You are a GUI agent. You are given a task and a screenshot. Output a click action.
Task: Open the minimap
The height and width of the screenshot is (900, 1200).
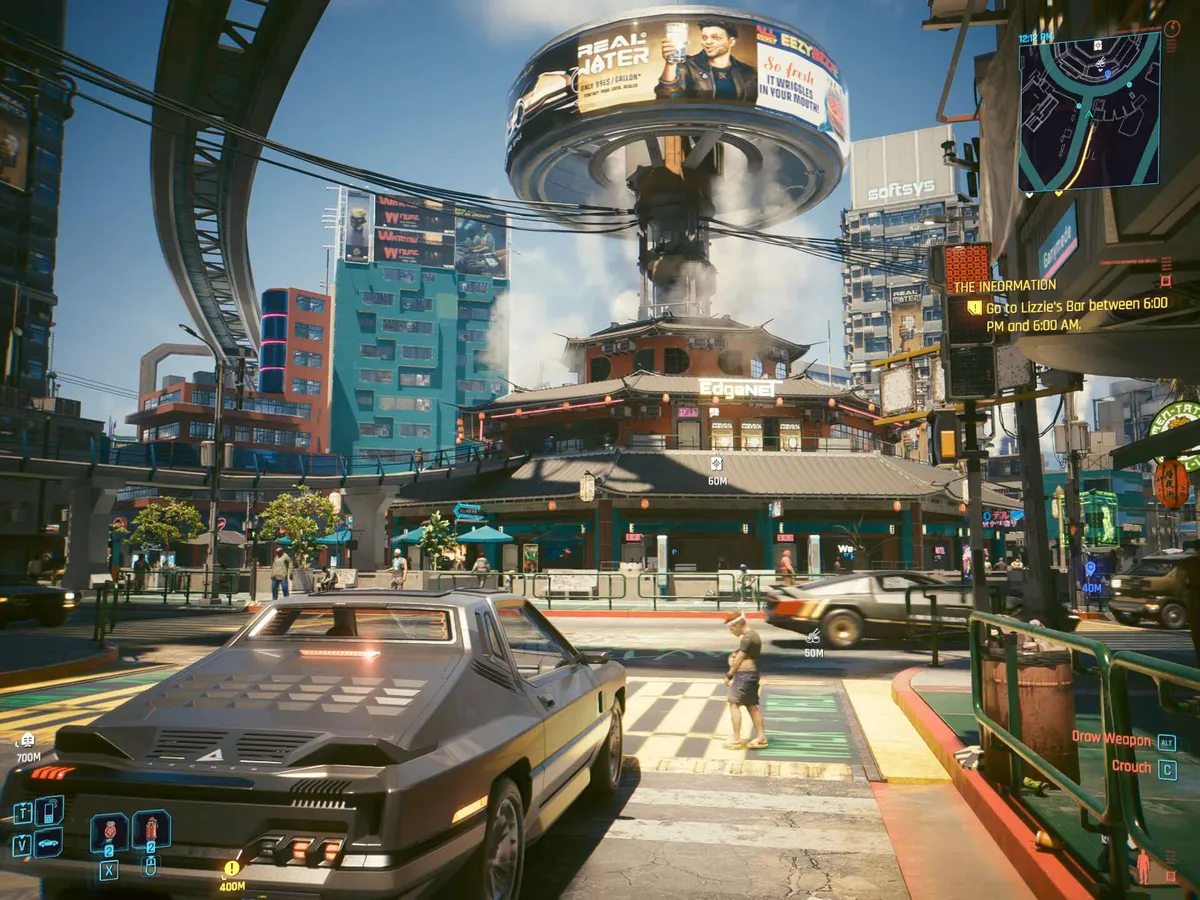coord(1089,111)
